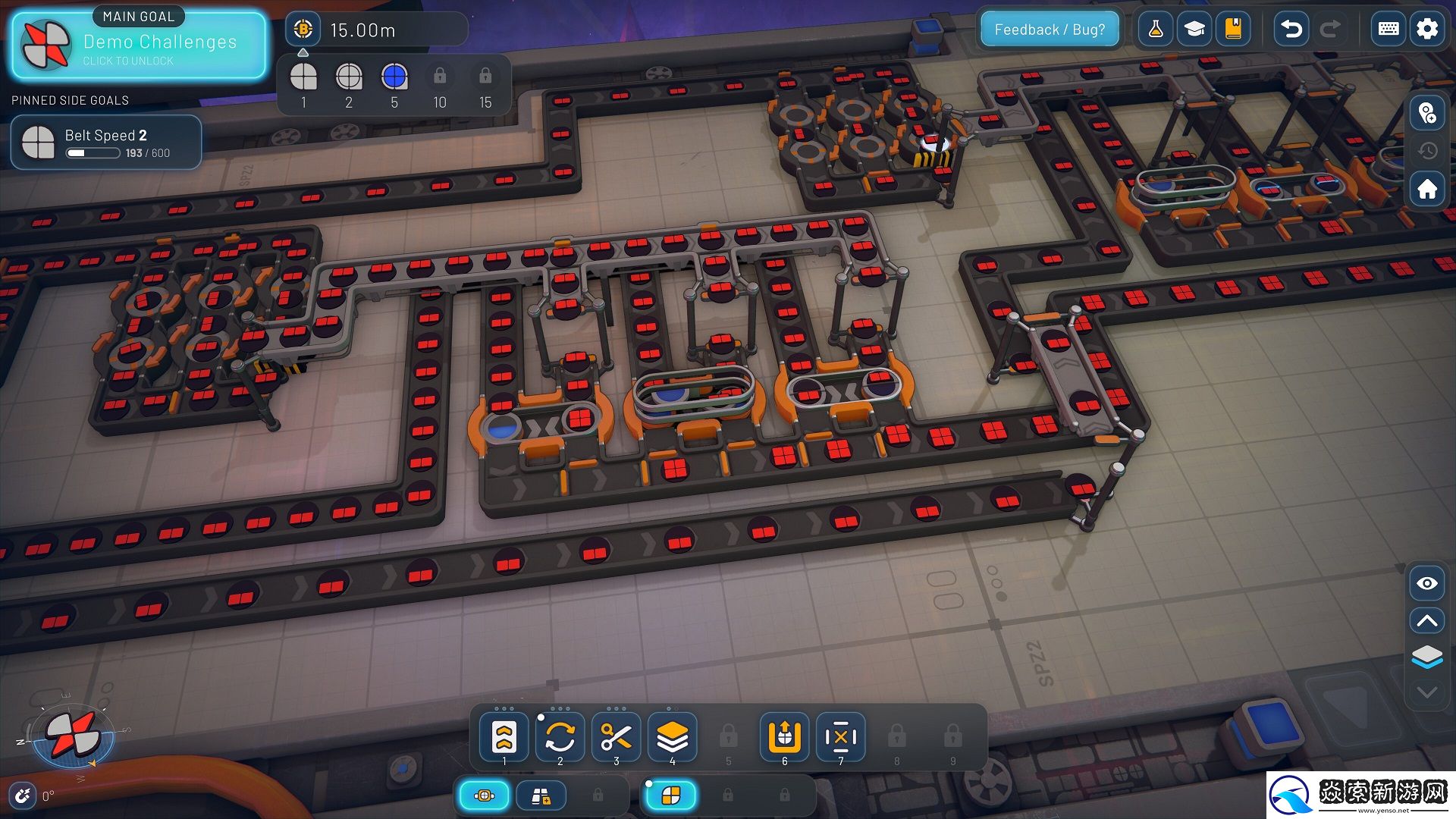Image resolution: width=1456 pixels, height=819 pixels.
Task: Select the rotator tool in slot 2
Action: [x=560, y=736]
